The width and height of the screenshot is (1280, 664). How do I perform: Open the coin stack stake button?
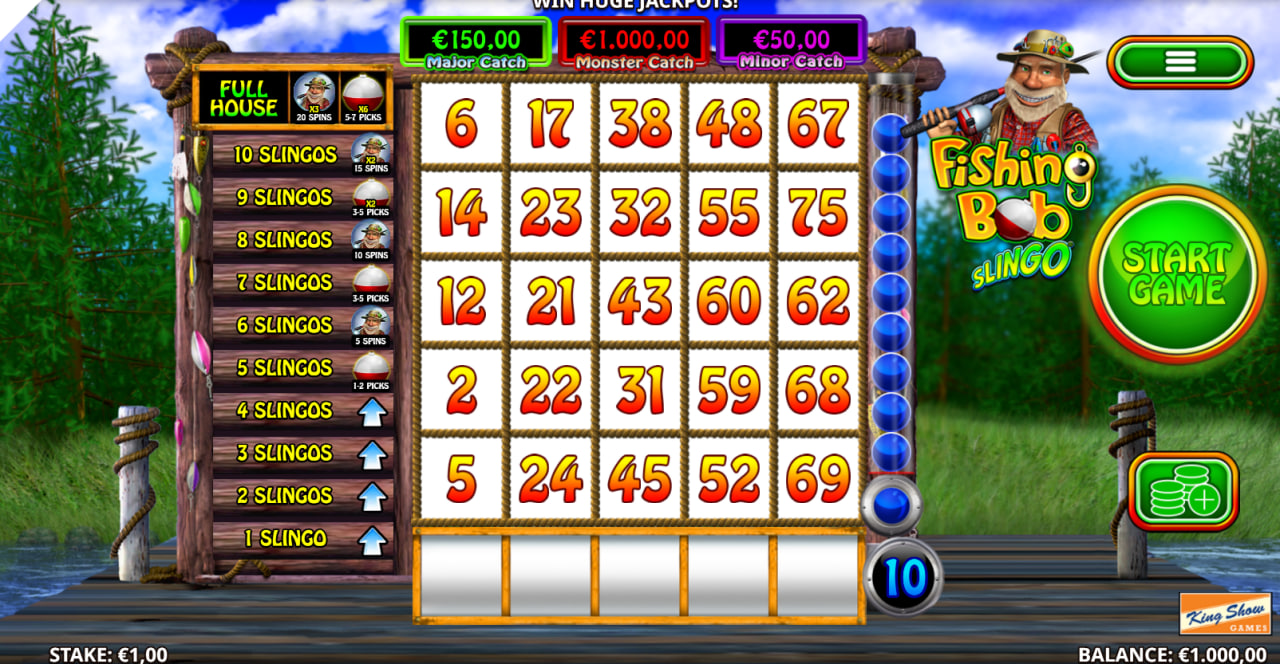[1183, 491]
